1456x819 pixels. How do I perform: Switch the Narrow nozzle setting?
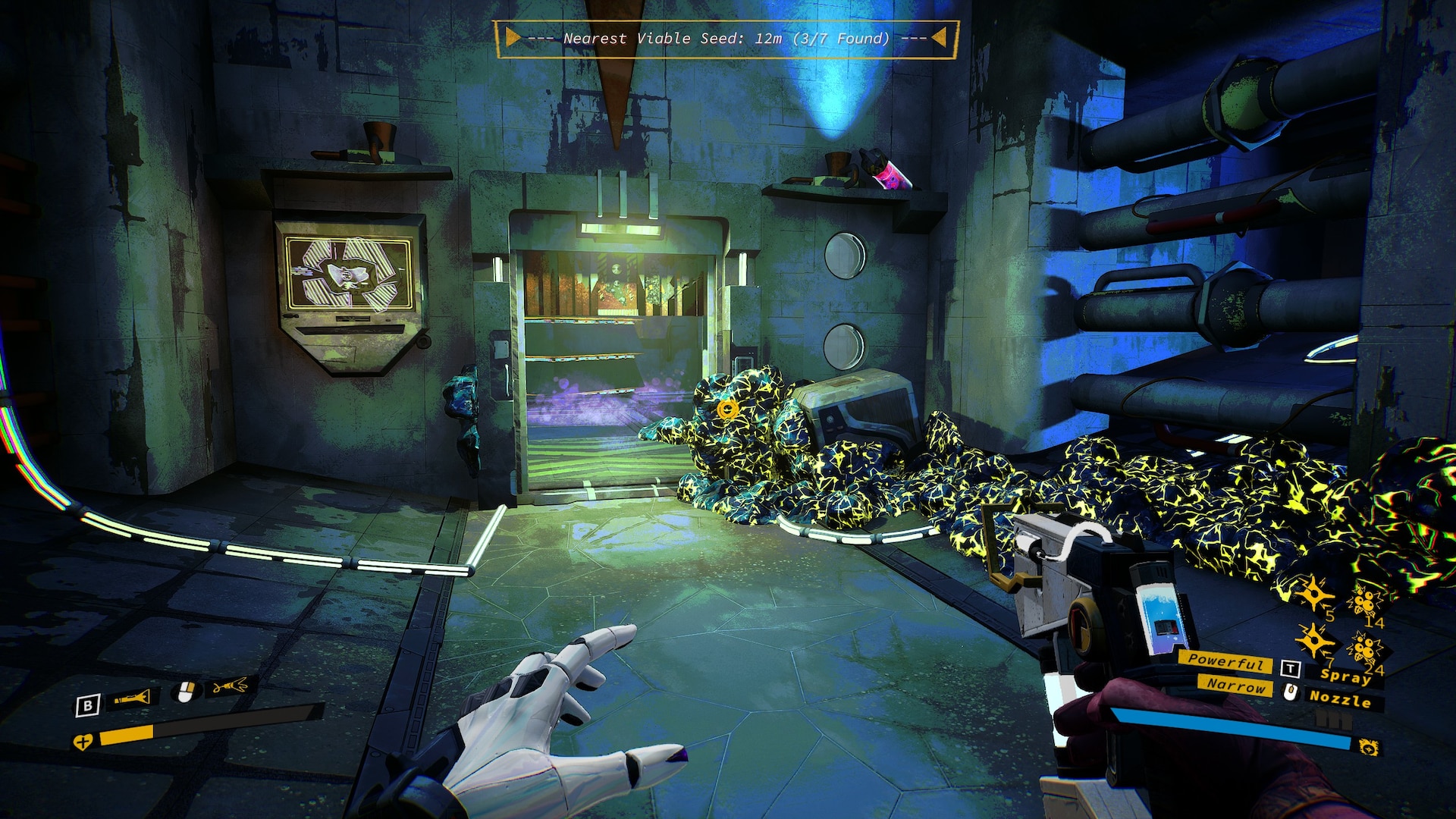click(x=1236, y=685)
